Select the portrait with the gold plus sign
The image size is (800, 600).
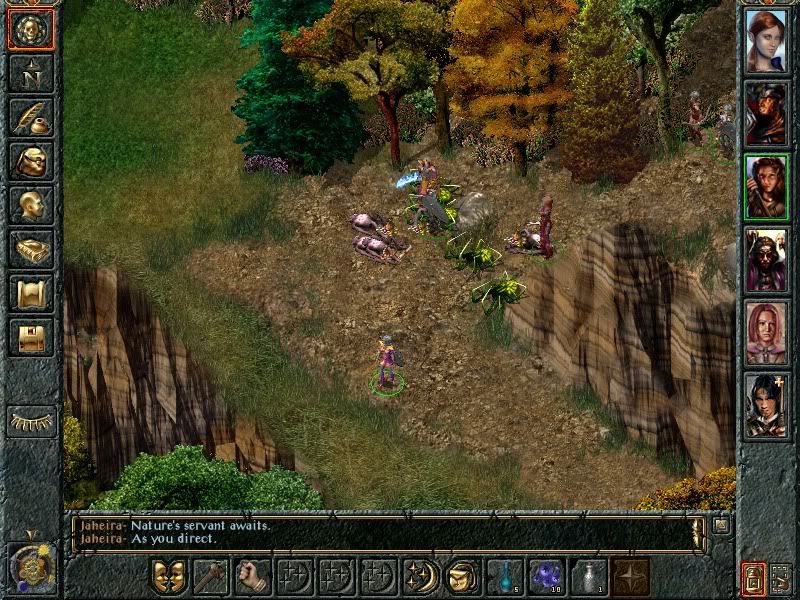point(766,405)
